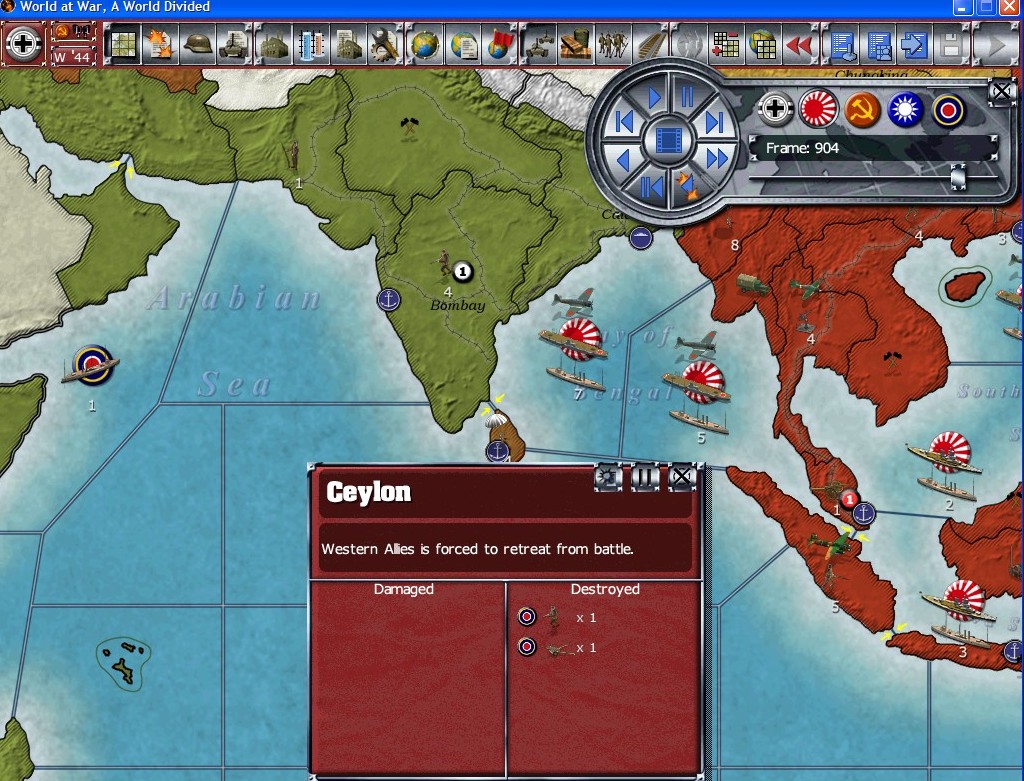The width and height of the screenshot is (1024, 781).
Task: Select the Japan rising sun faction icon
Action: (x=818, y=110)
